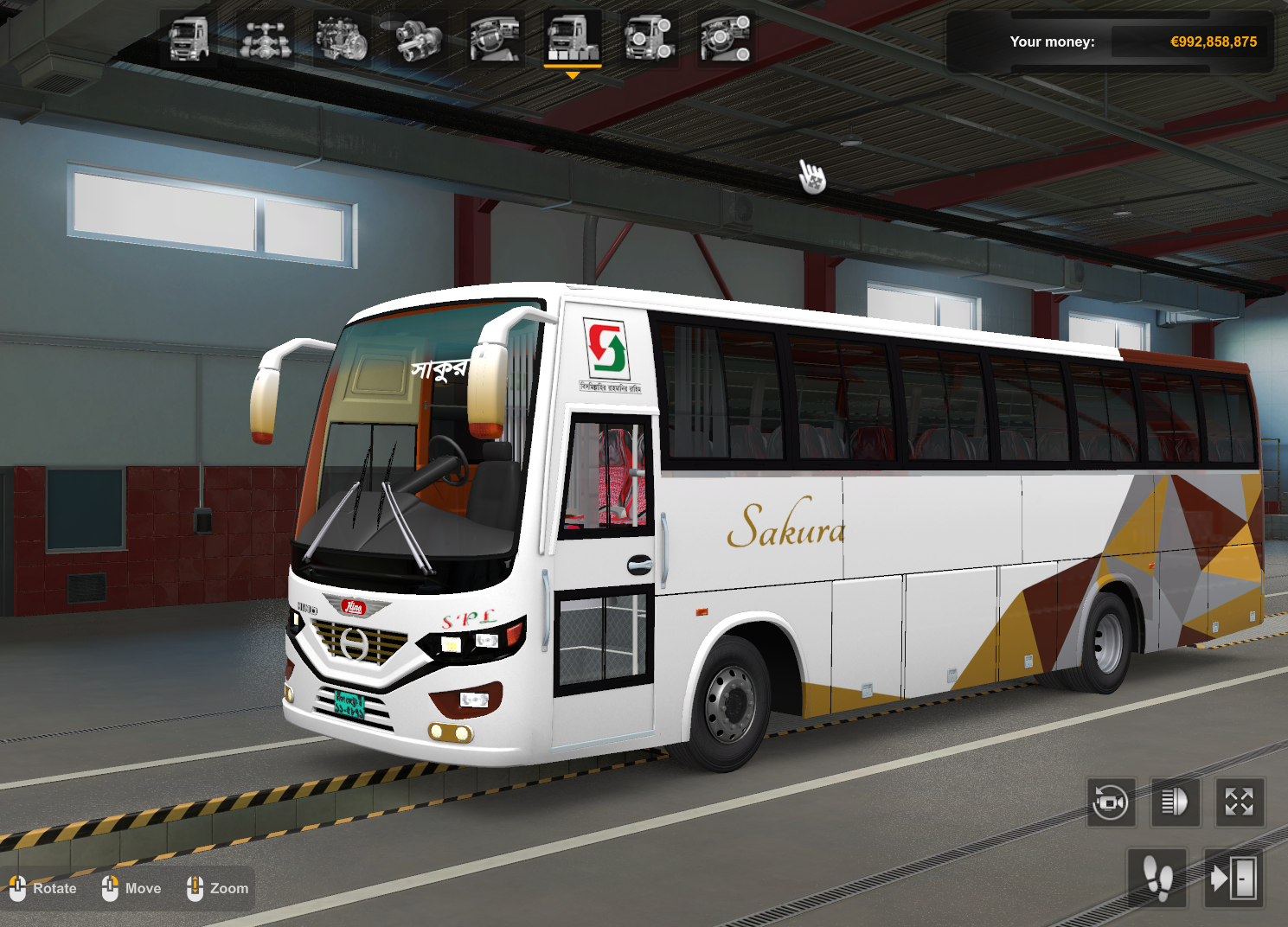1288x927 pixels.
Task: Open the engine upgrade tab
Action: [342, 39]
